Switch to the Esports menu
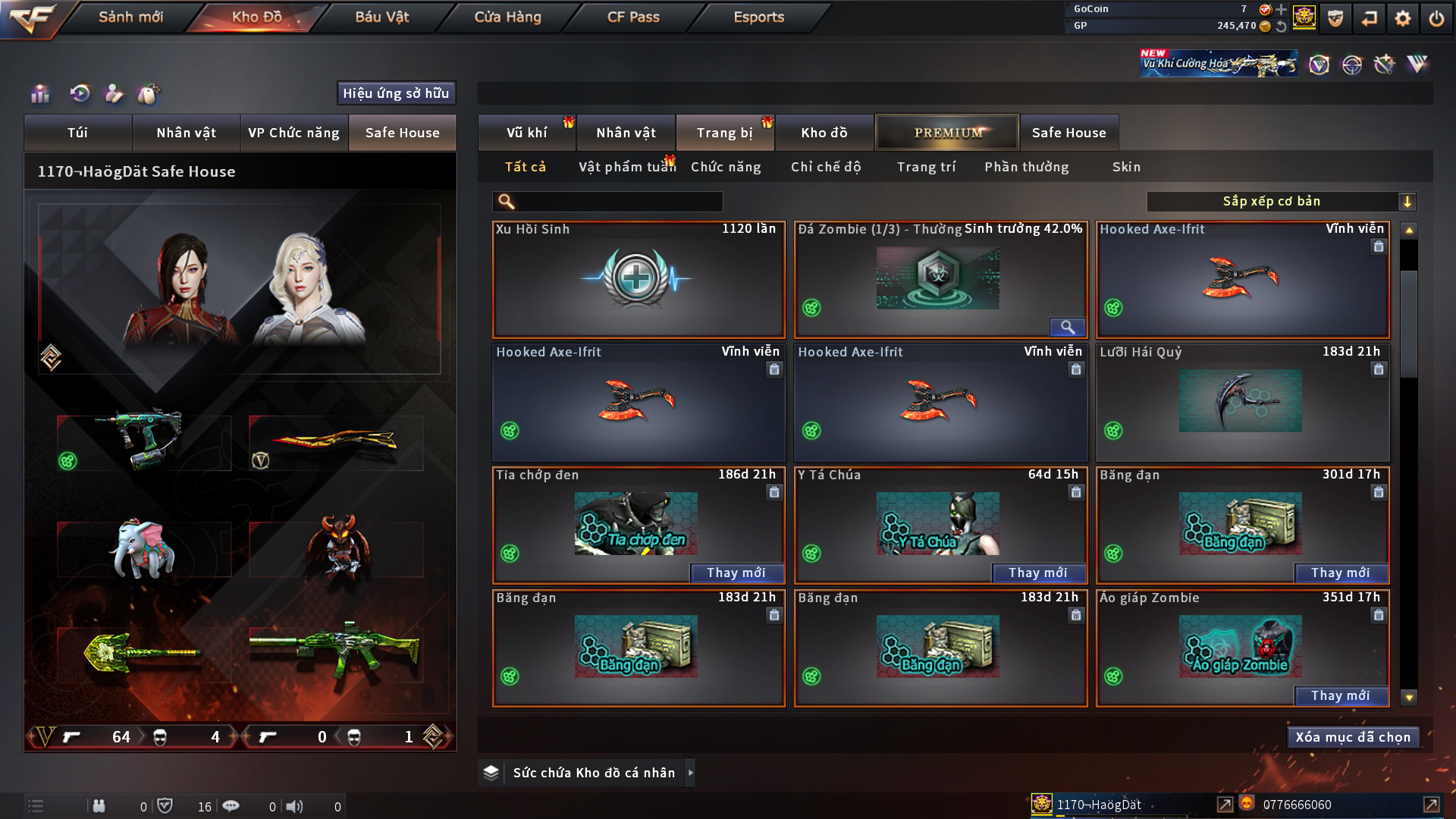Viewport: 1456px width, 819px height. tap(758, 17)
